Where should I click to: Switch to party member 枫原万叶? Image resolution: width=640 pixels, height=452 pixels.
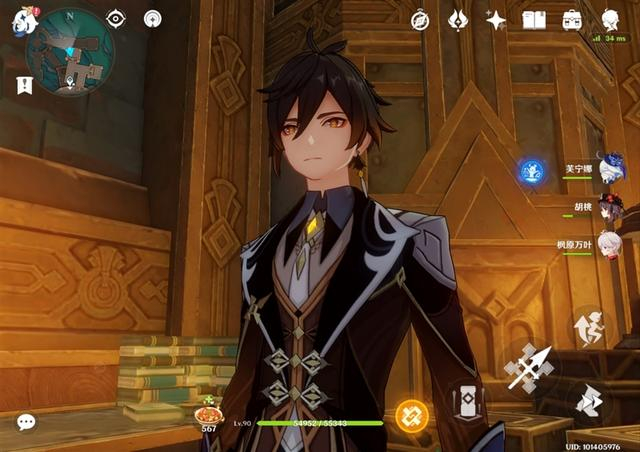click(x=609, y=245)
